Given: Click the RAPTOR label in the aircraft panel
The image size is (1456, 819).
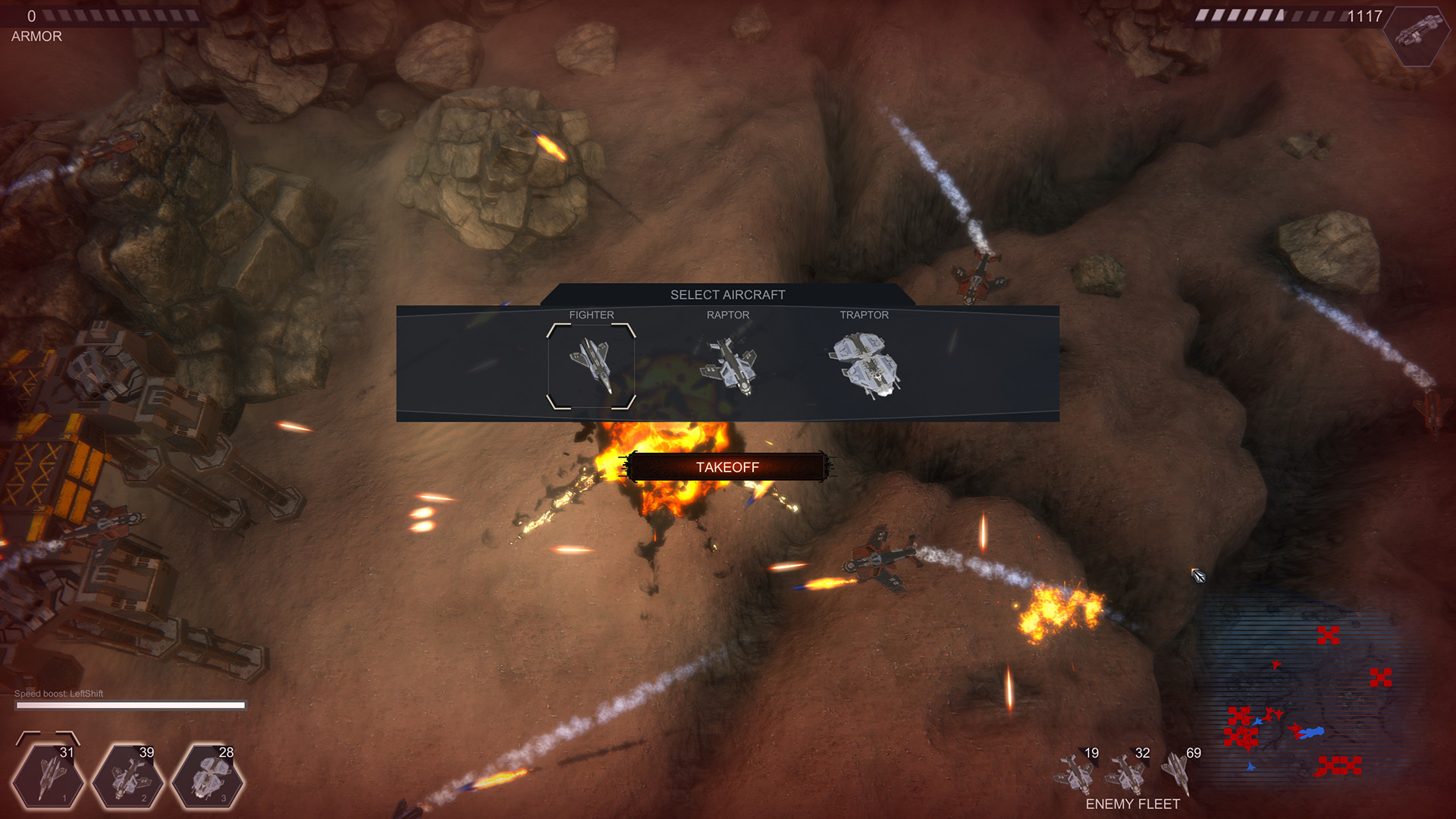Looking at the screenshot, I should [x=729, y=315].
